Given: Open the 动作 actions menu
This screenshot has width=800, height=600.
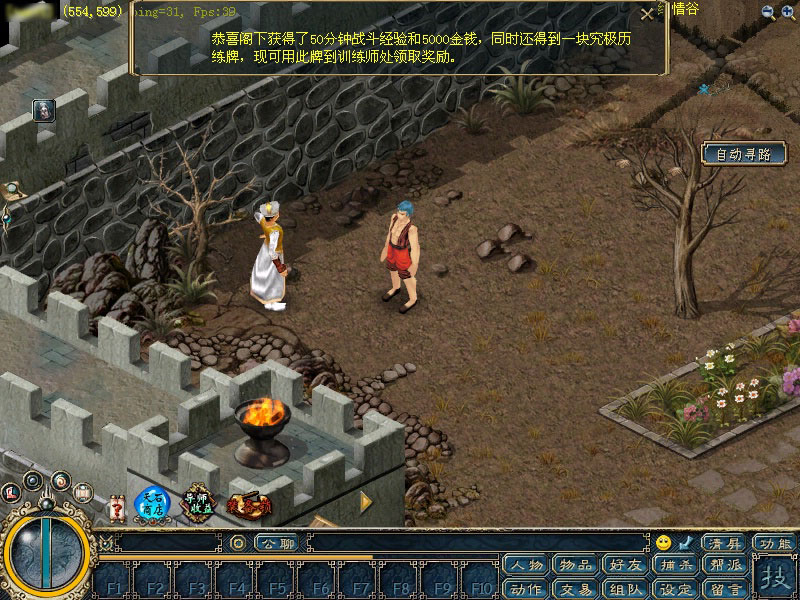Looking at the screenshot, I should (x=527, y=588).
